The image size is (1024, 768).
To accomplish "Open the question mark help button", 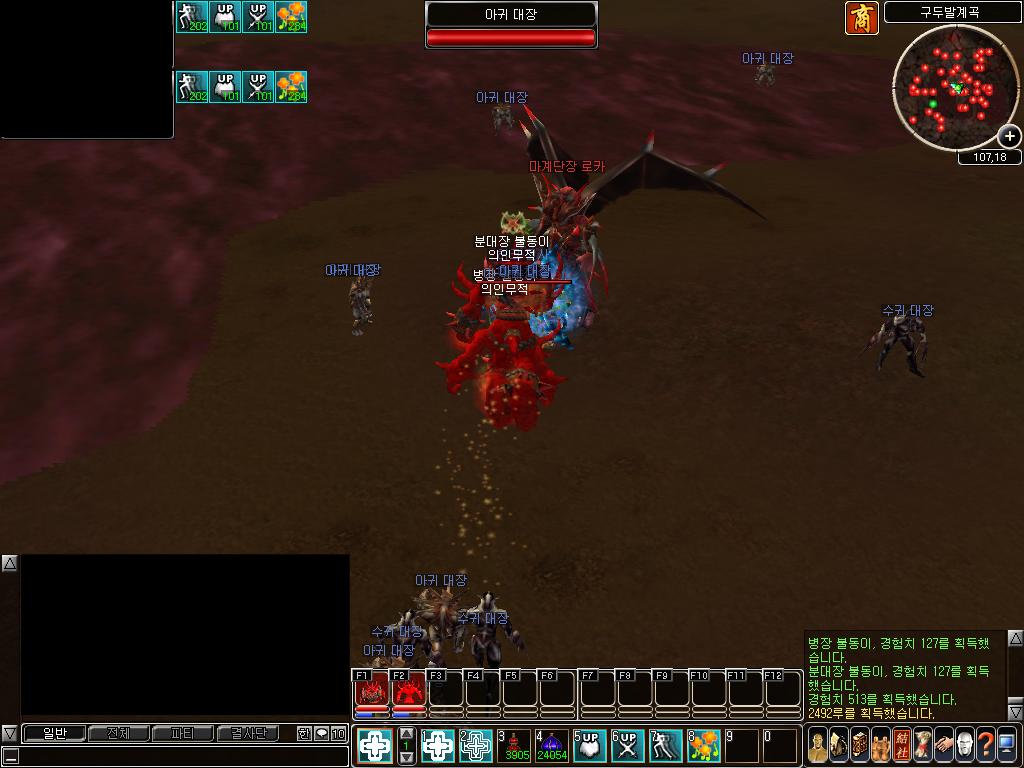I will 985,745.
